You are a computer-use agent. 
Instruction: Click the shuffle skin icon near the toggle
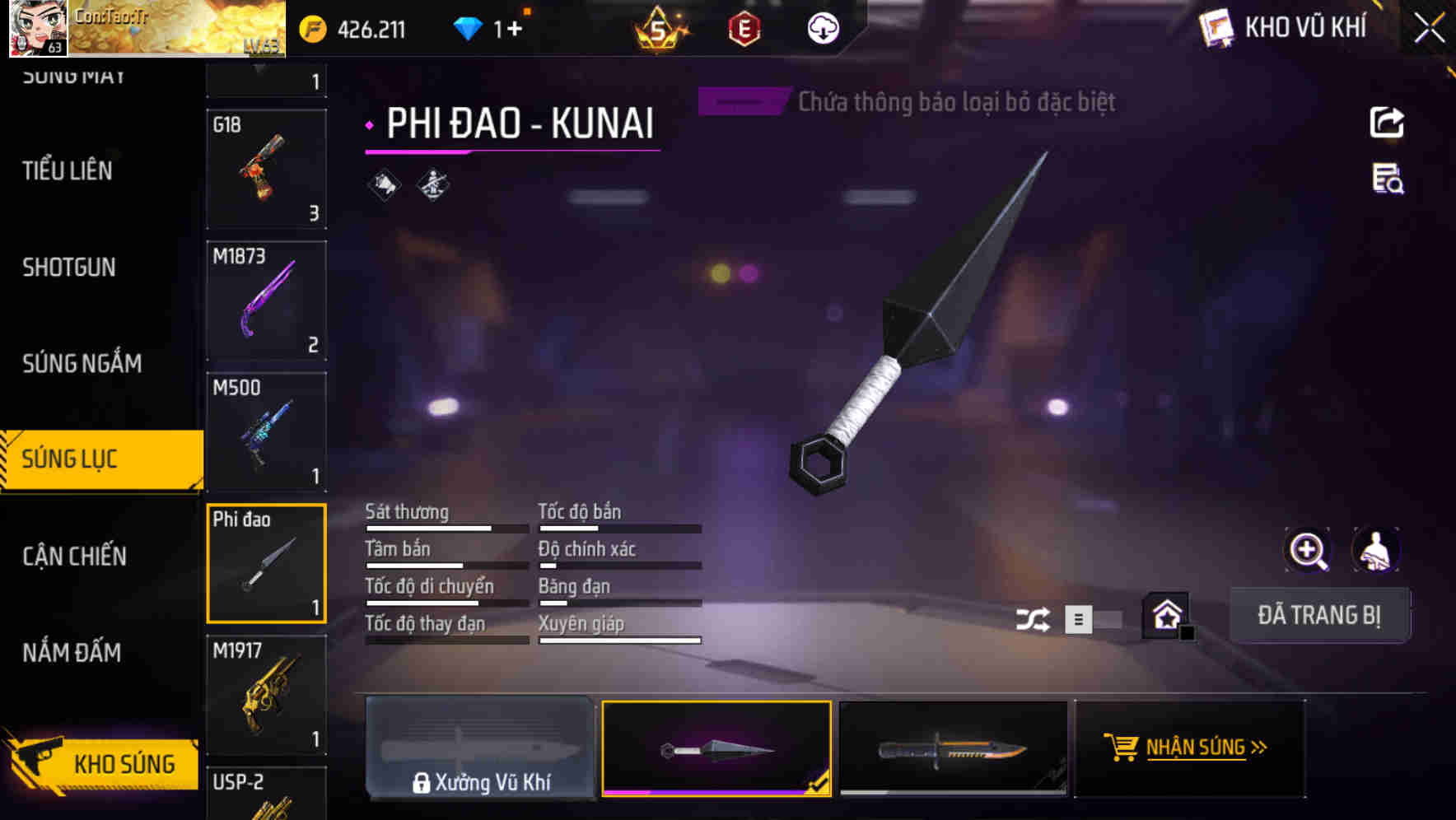[1033, 617]
